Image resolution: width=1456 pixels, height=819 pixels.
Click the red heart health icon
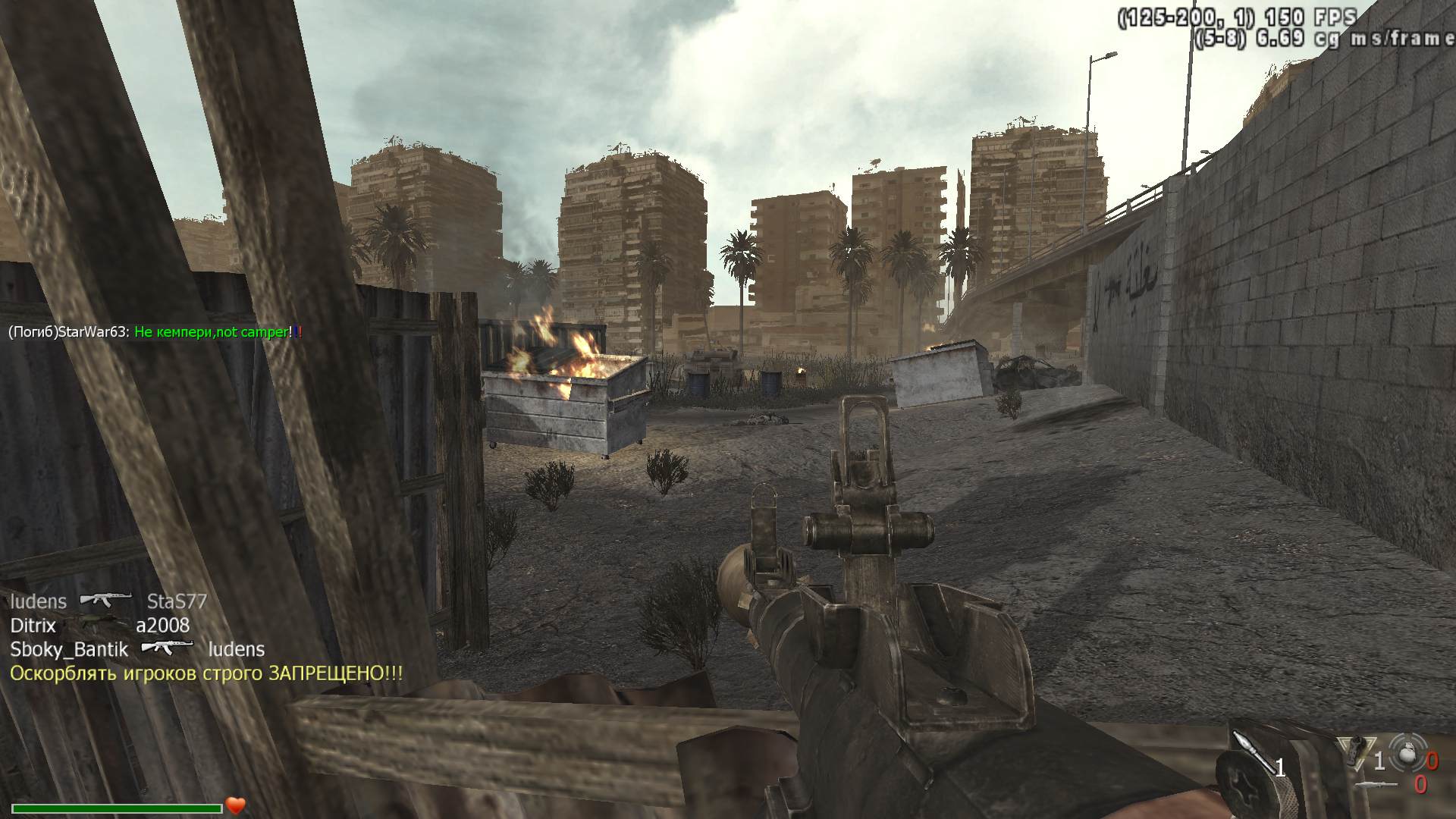click(x=235, y=805)
